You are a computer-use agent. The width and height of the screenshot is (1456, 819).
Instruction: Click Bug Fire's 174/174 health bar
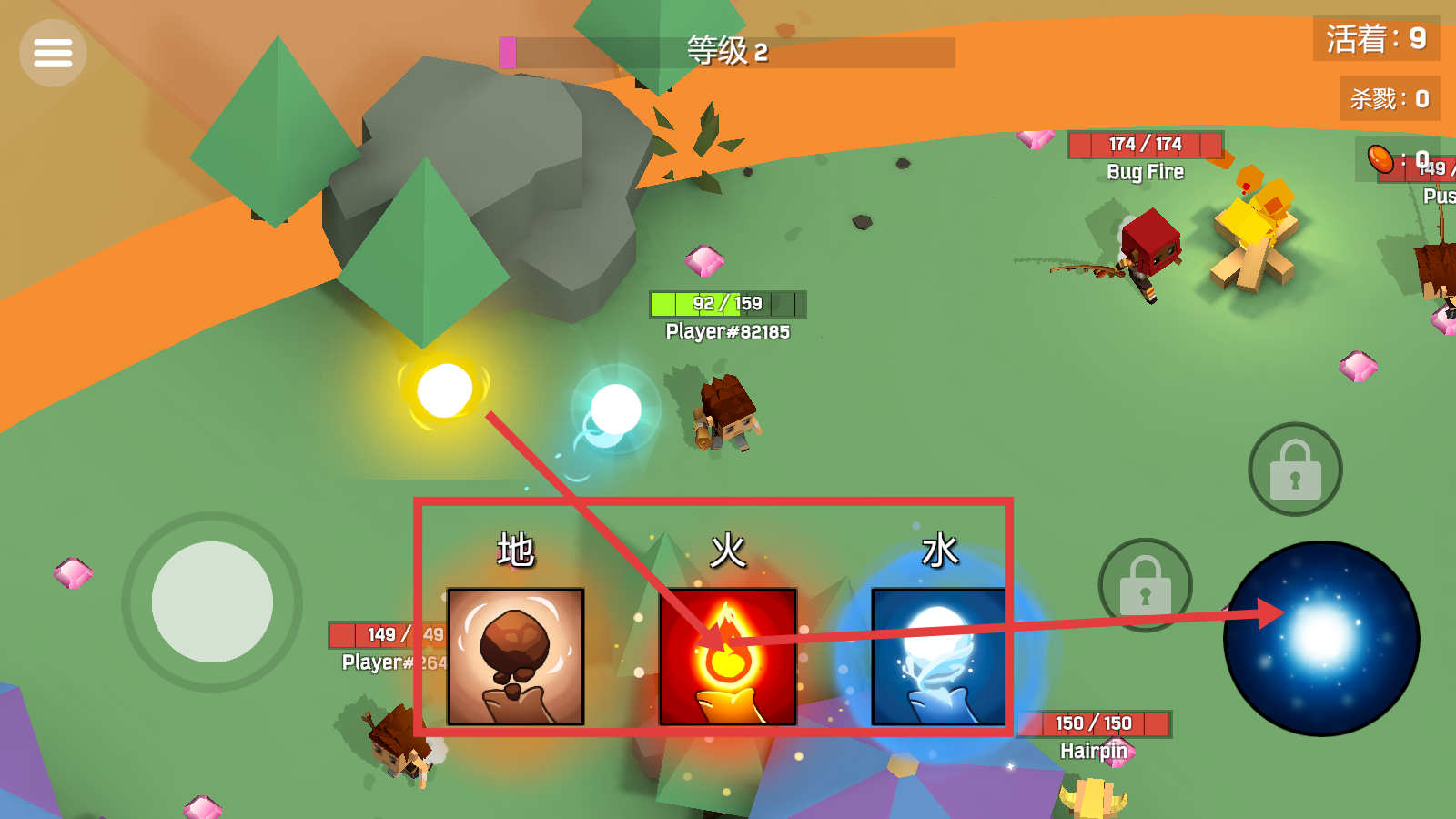click(x=1144, y=145)
